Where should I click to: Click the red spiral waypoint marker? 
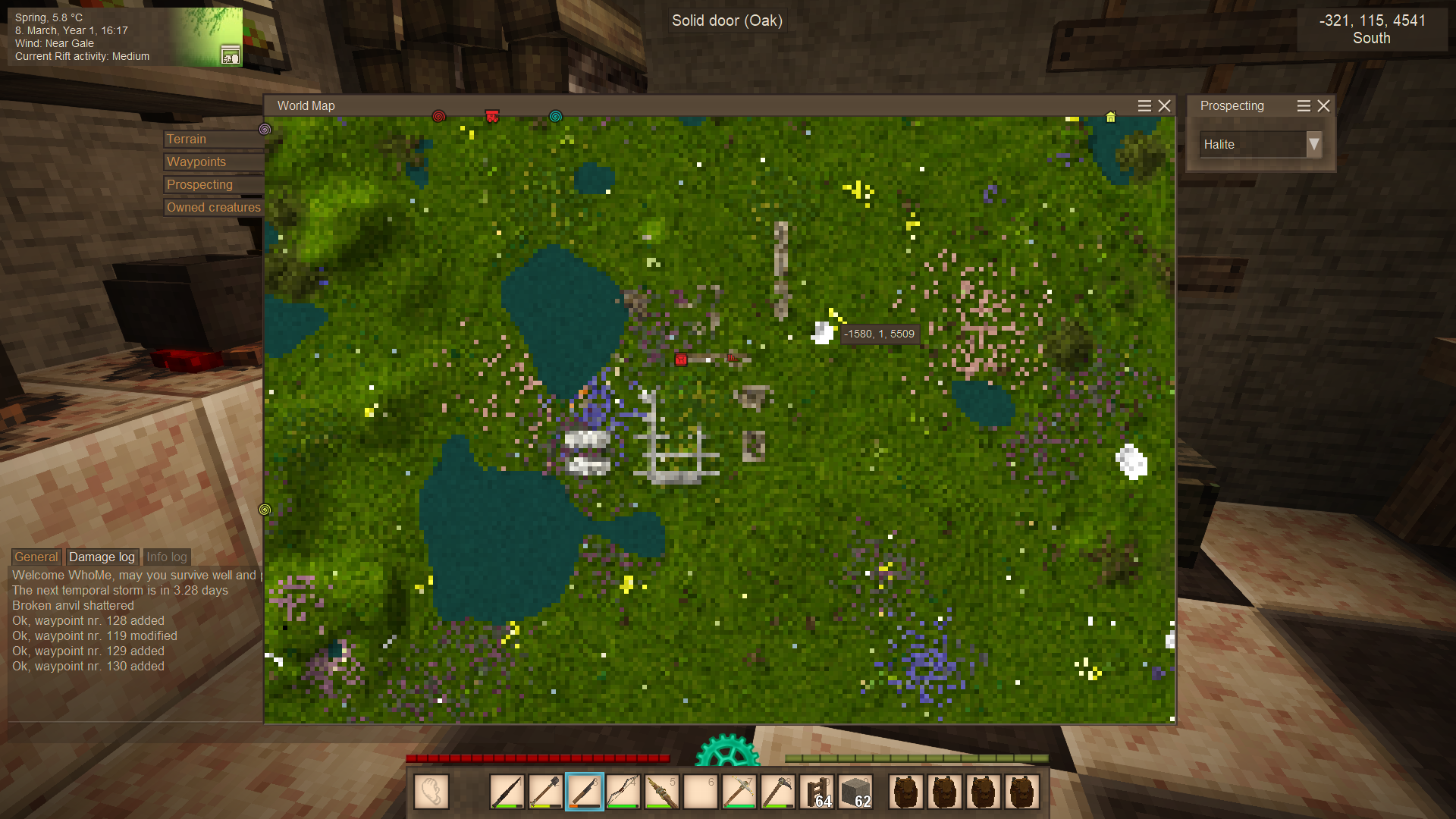pos(438,116)
